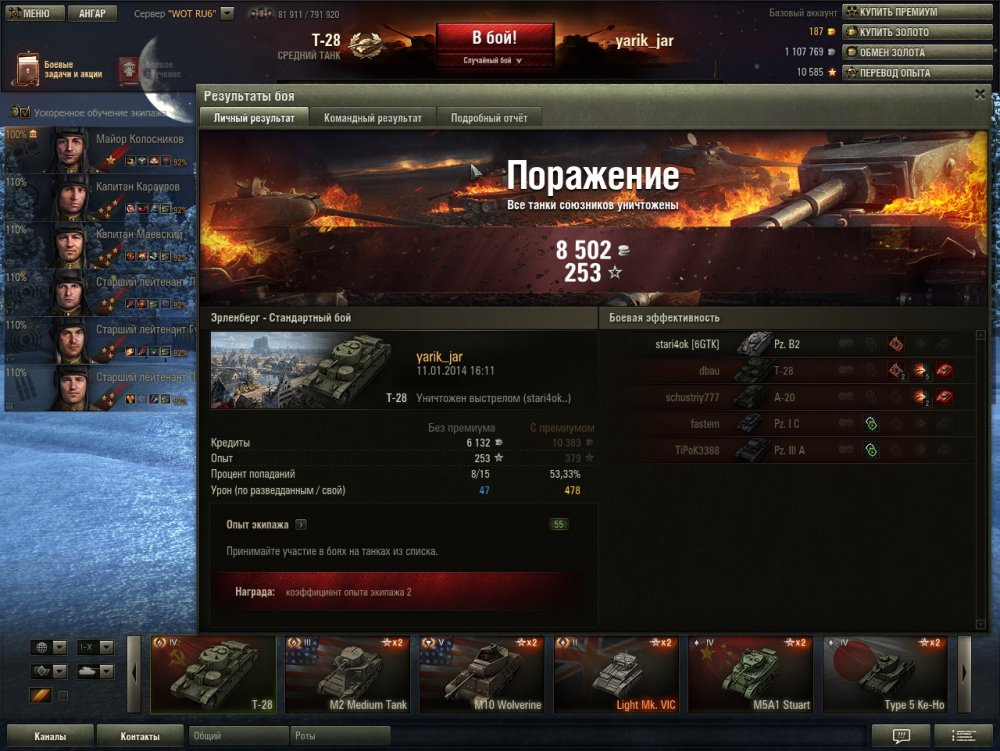Switch to Командный результат tab
The image size is (1000, 751).
point(373,118)
